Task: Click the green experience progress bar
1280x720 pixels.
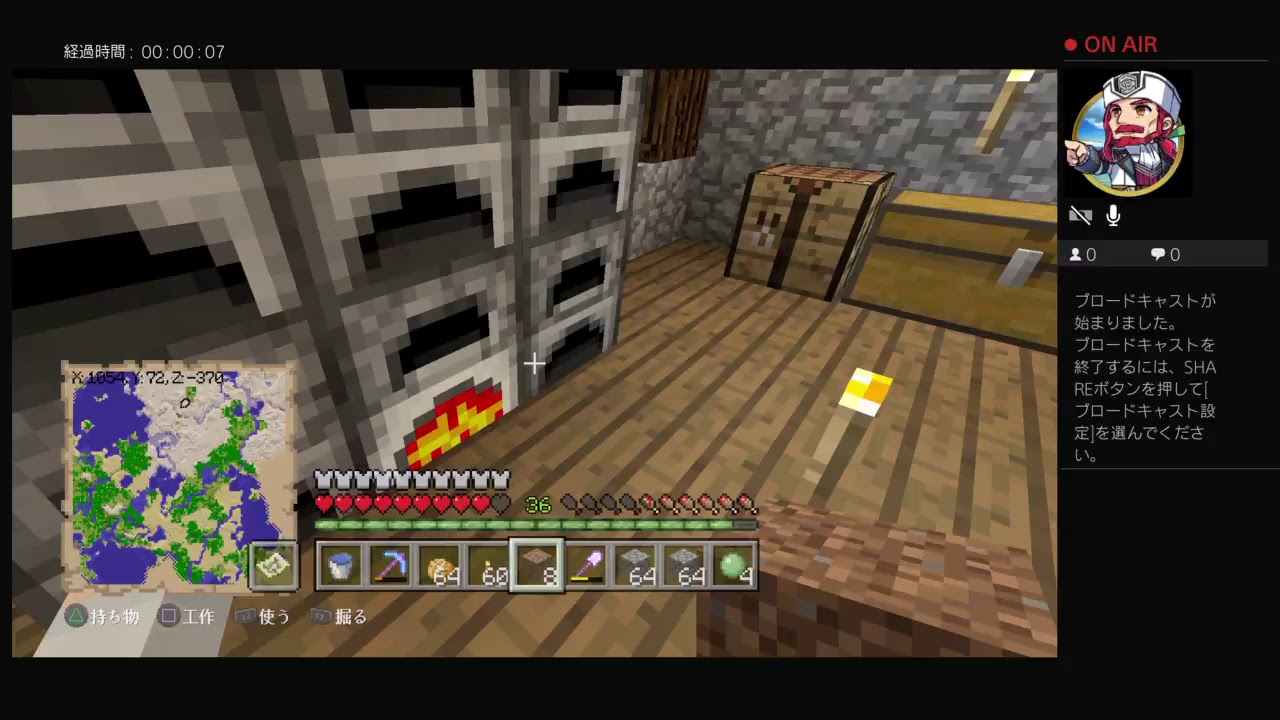Action: point(535,523)
